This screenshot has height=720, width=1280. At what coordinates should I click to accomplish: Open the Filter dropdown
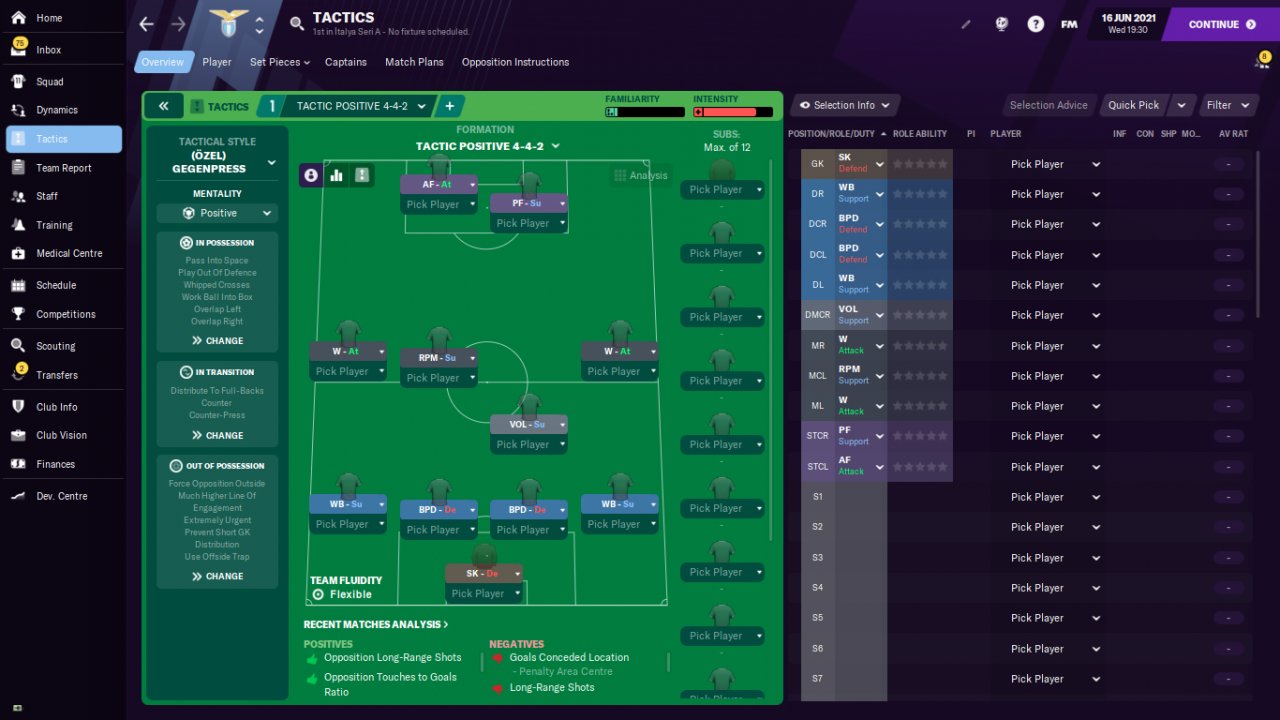tap(1229, 105)
